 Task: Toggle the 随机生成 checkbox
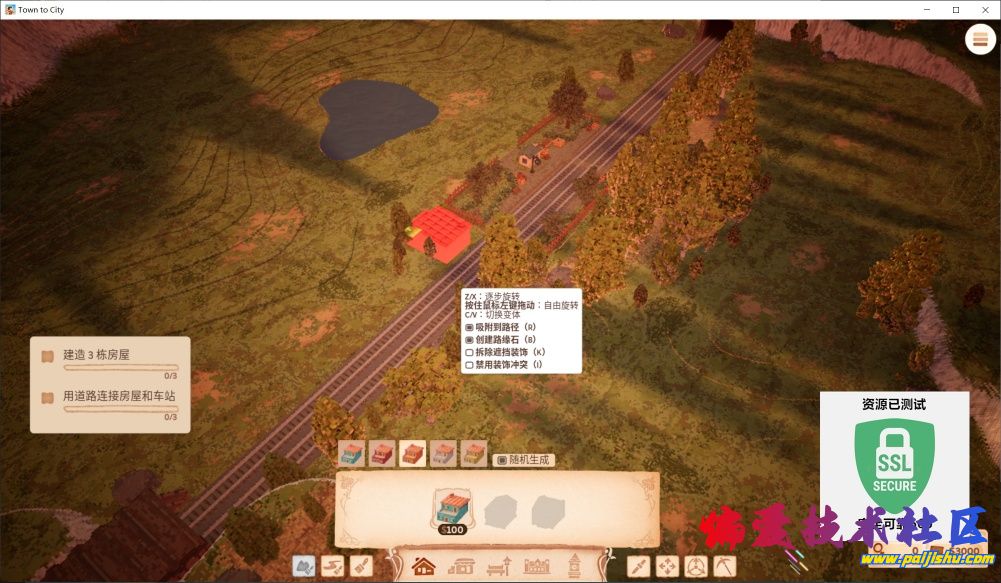click(x=502, y=460)
